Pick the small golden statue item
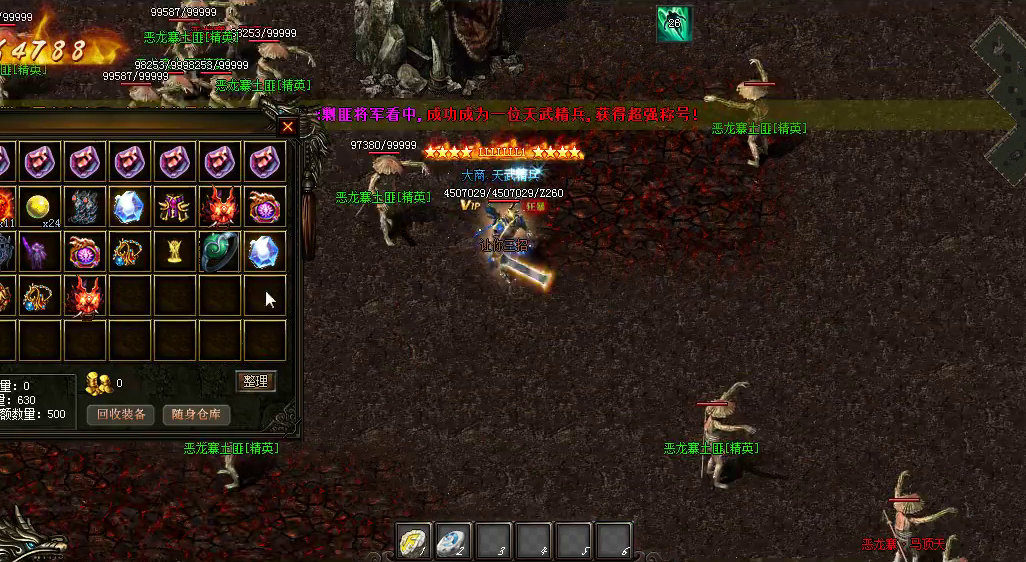This screenshot has height=562, width=1026. click(174, 252)
